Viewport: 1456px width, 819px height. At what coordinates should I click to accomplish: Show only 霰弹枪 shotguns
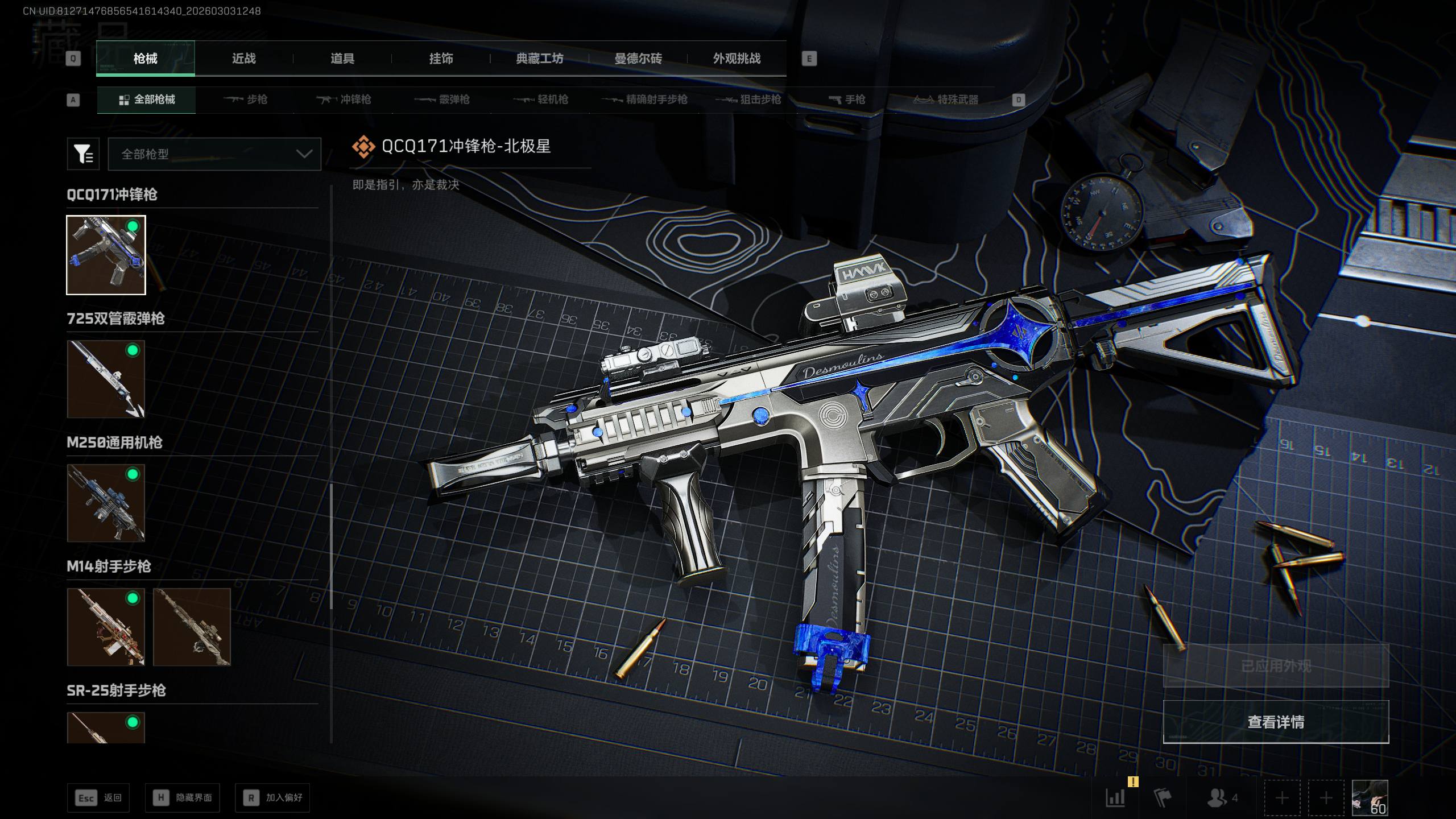(442, 100)
